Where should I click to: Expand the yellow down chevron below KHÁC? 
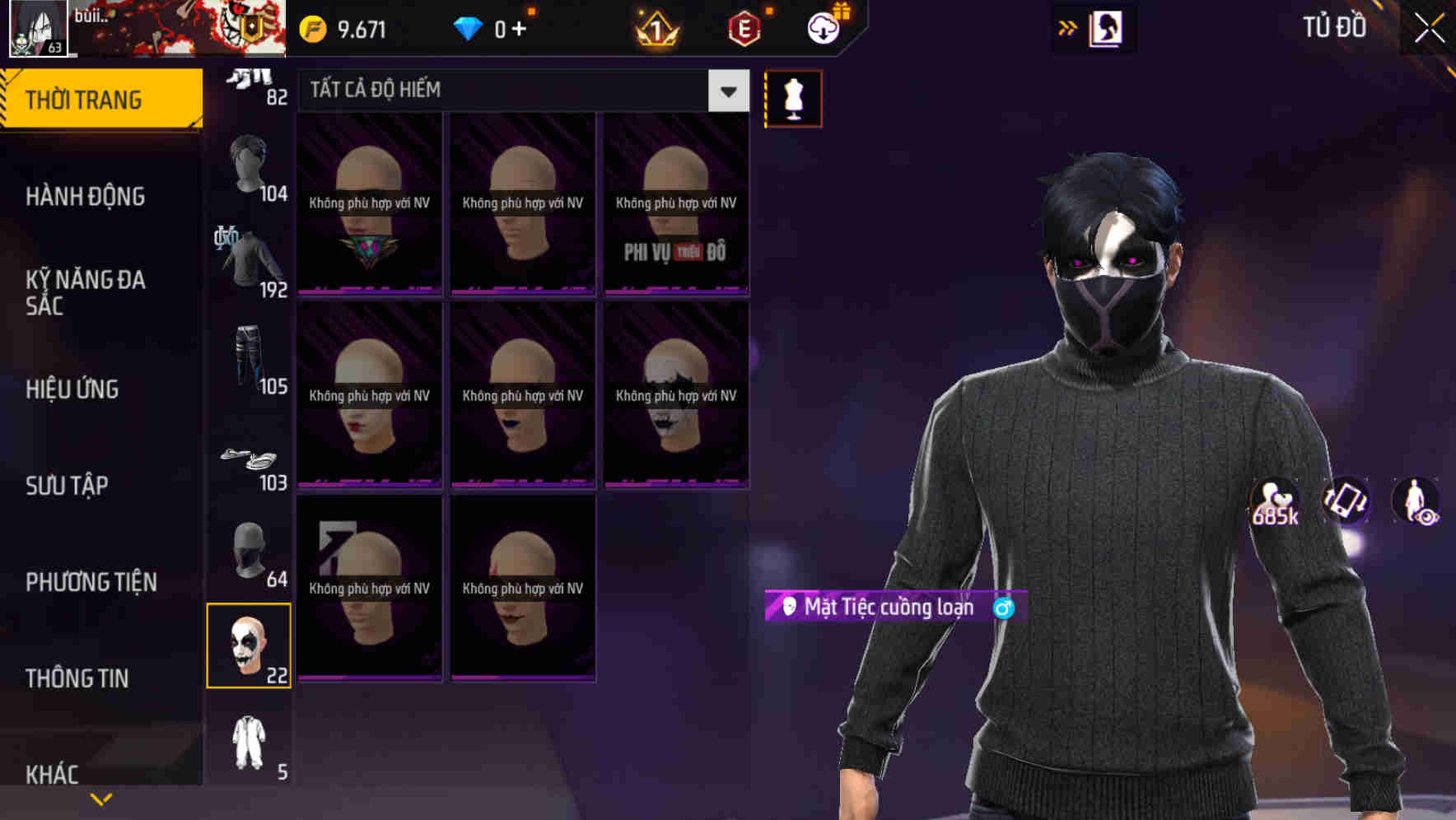(x=102, y=798)
